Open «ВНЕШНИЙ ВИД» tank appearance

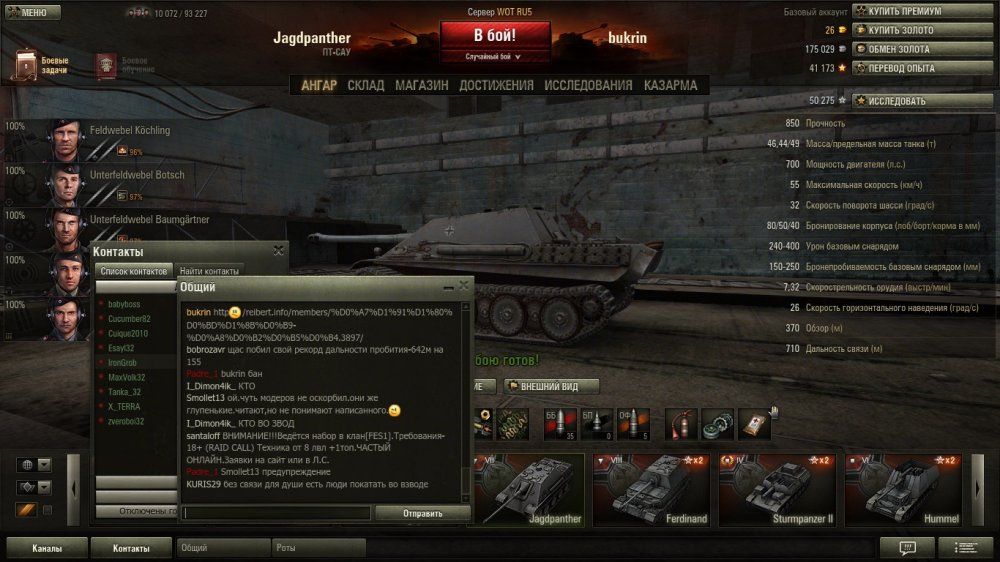(x=551, y=386)
